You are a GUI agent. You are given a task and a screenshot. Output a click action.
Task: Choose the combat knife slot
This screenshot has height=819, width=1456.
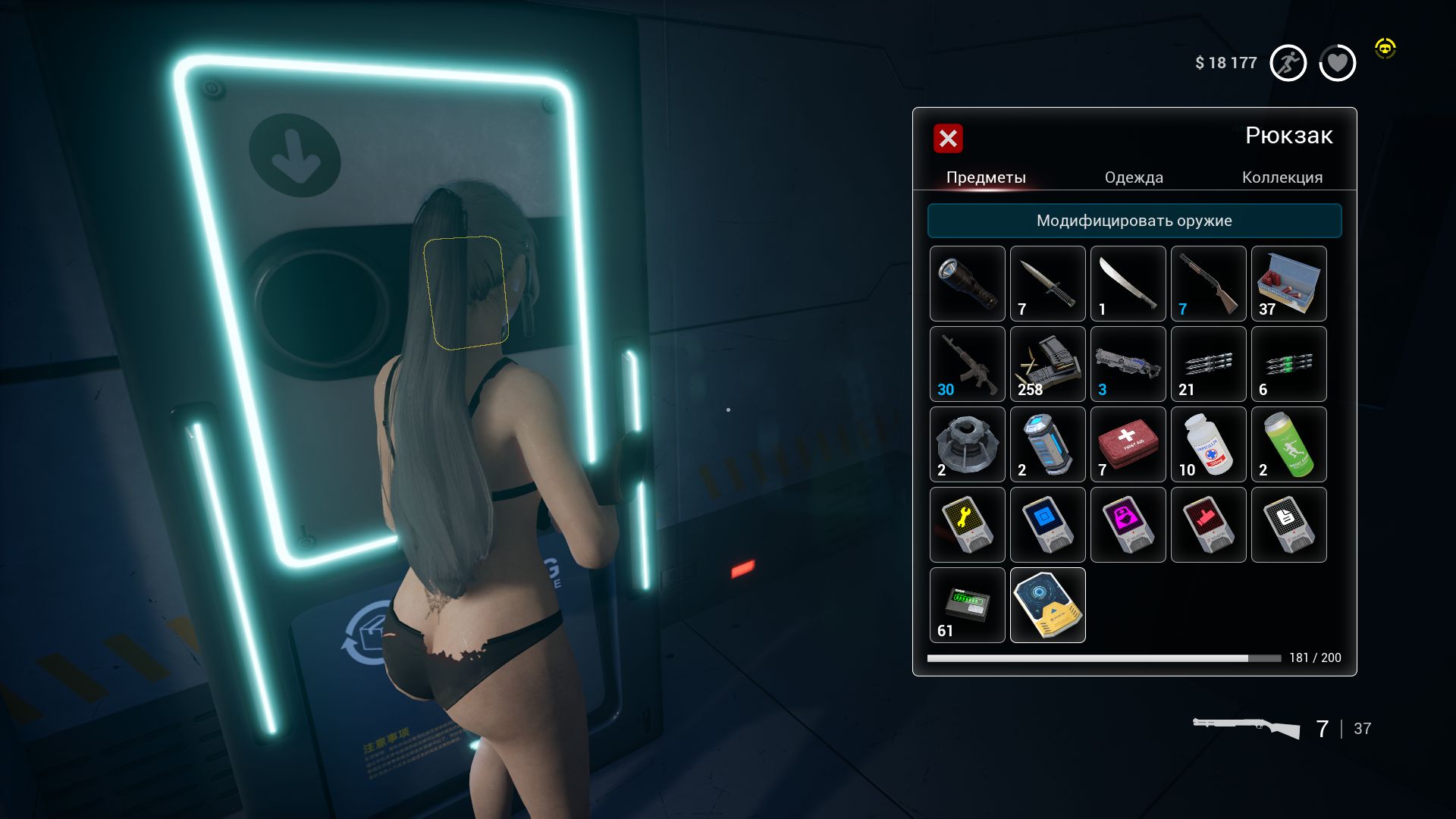click(1047, 284)
